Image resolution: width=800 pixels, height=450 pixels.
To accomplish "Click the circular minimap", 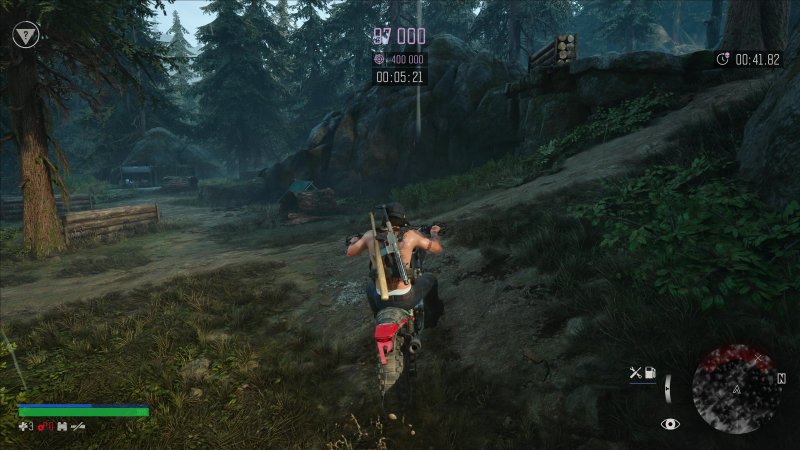I will [x=737, y=388].
